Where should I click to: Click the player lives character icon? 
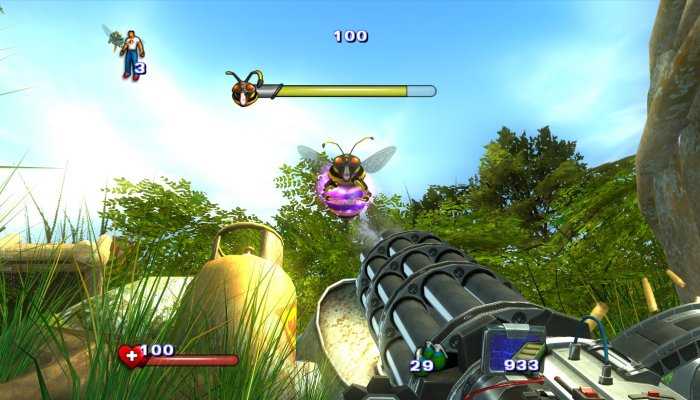click(129, 53)
